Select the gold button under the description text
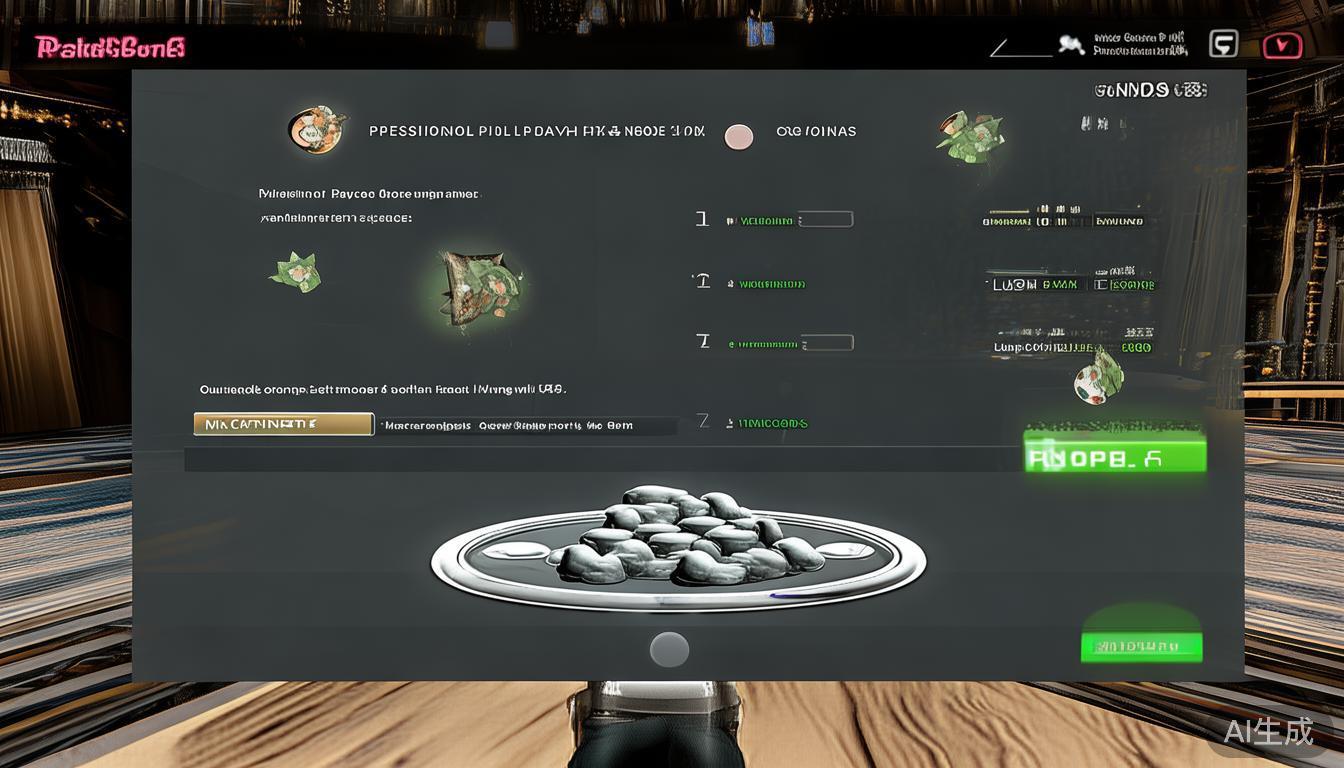Viewport: 1344px width, 768px height. pyautogui.click(x=283, y=424)
